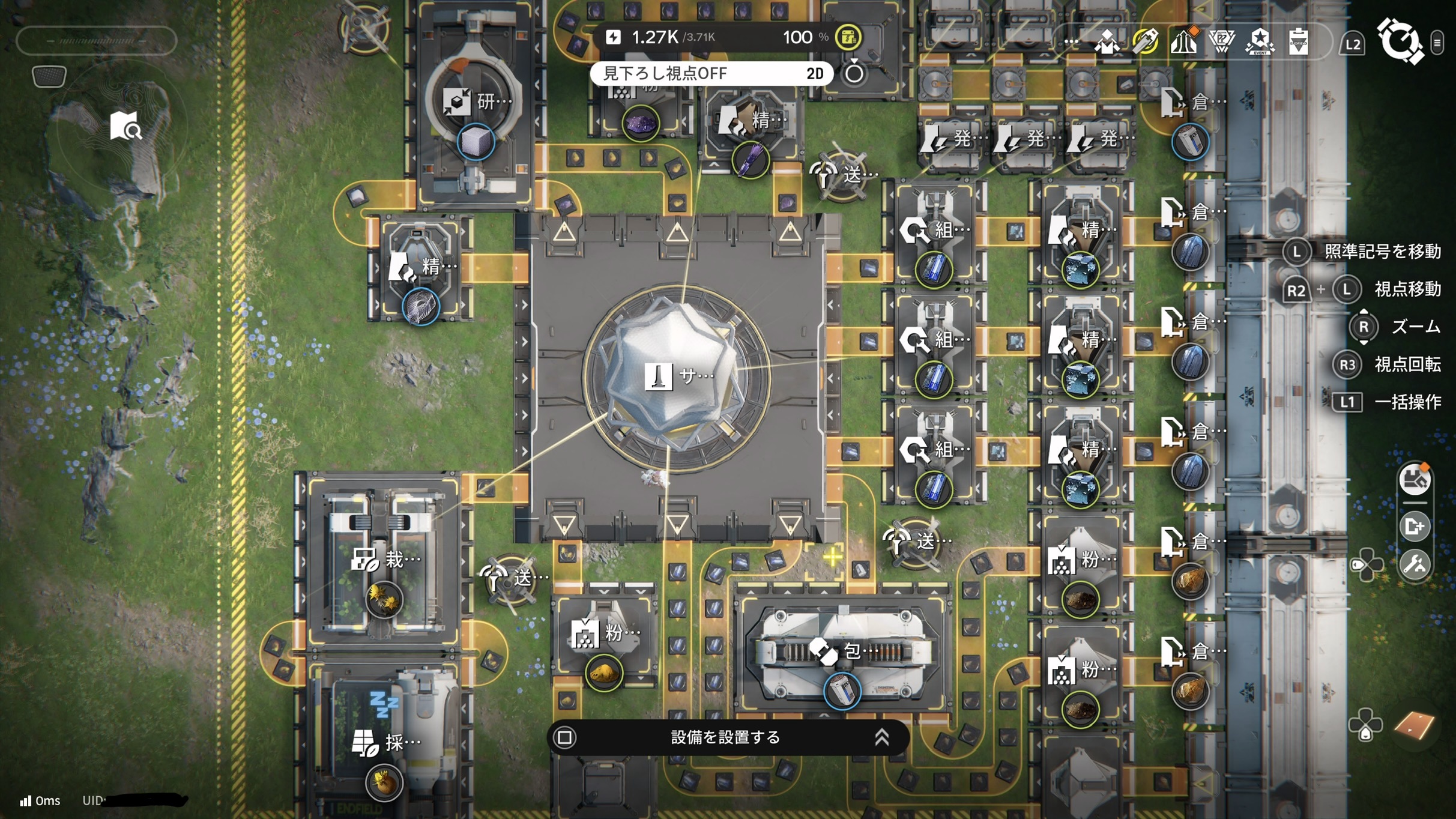Image resolution: width=1456 pixels, height=819 pixels.
Task: Open the EVENT star badge icon
Action: 1260,42
